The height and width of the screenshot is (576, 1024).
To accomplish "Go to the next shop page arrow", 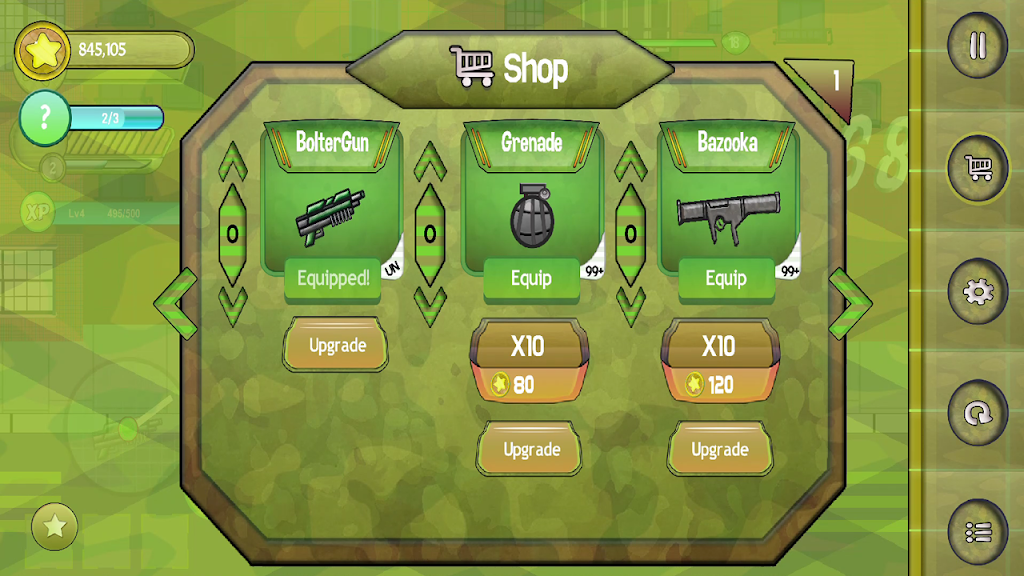I will coord(851,302).
